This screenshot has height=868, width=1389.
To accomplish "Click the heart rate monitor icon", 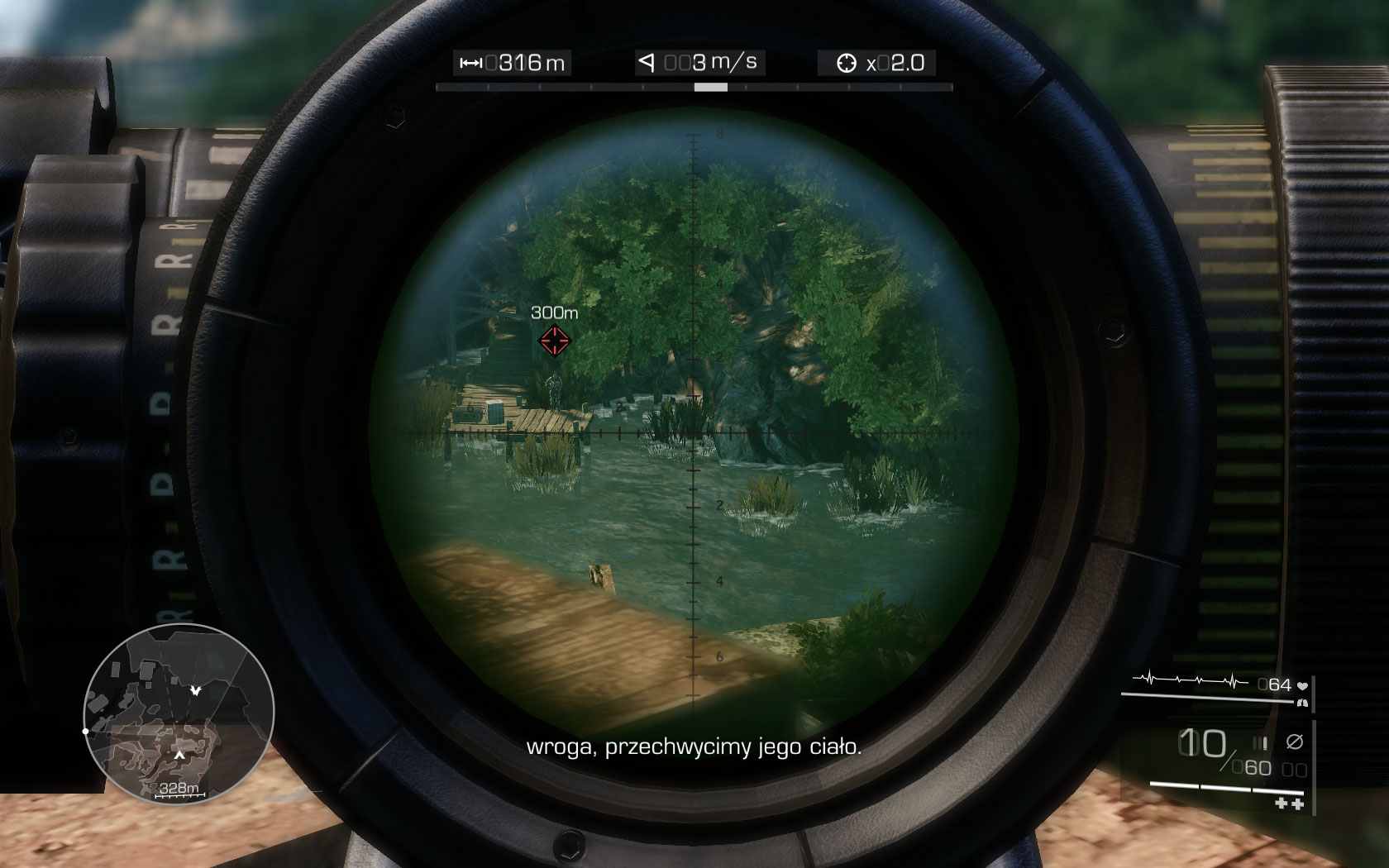I will tap(1303, 685).
